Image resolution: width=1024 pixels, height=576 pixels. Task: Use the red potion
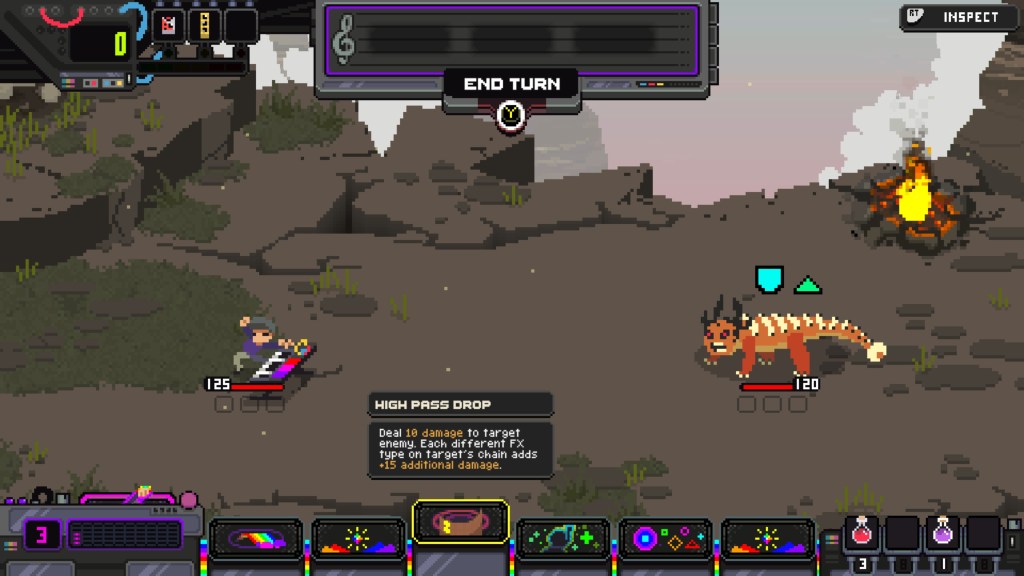(x=861, y=534)
